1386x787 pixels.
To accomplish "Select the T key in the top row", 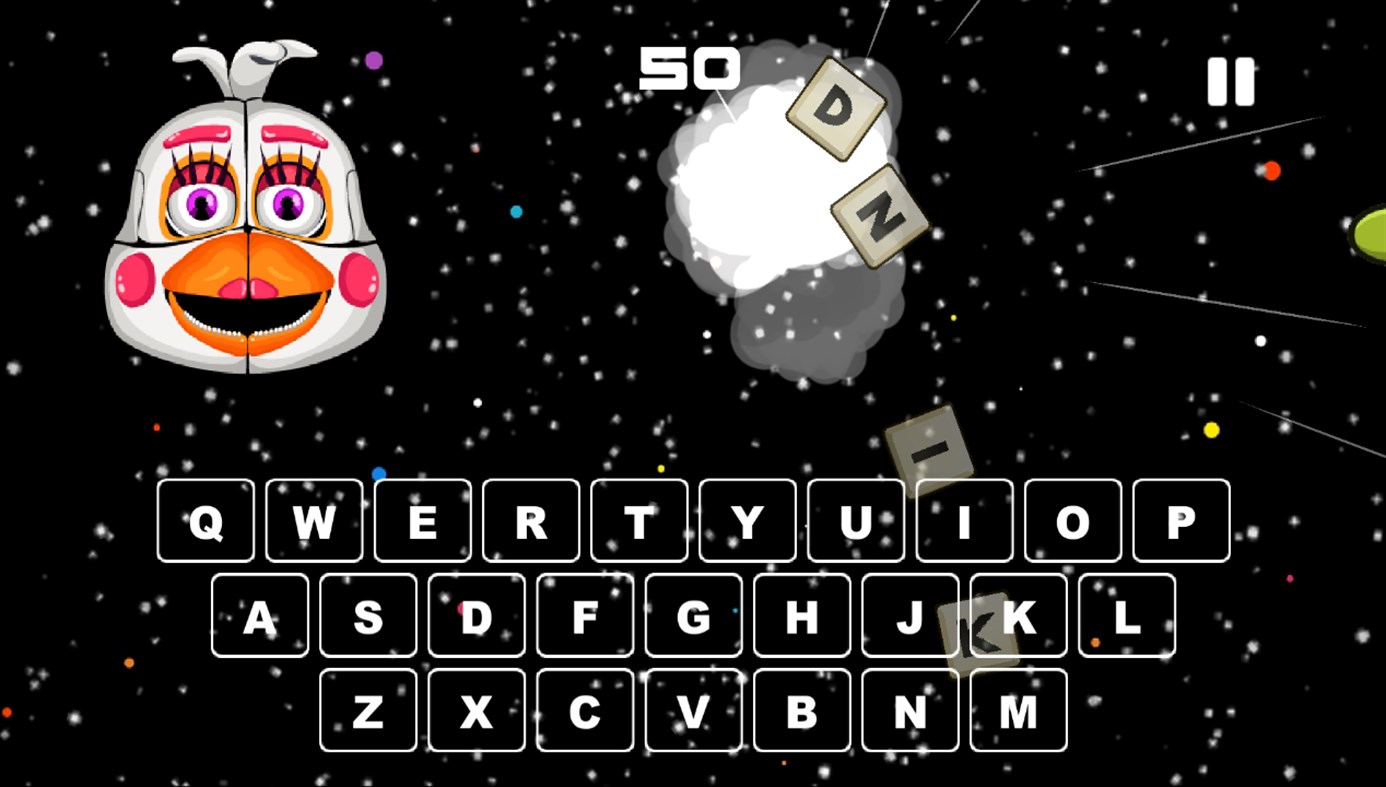I will pos(639,520).
